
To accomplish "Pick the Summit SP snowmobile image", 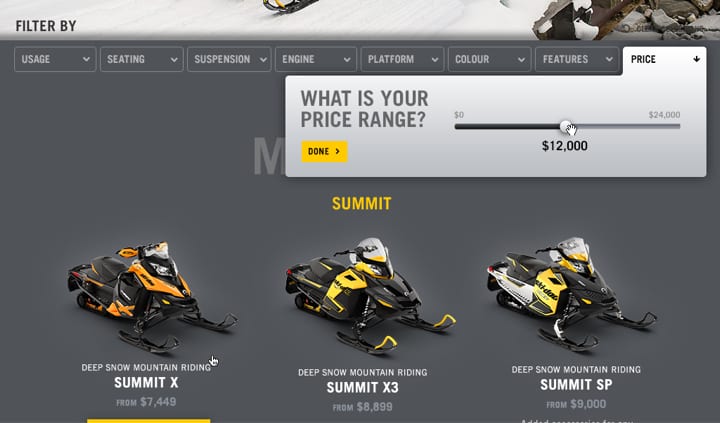I will [x=572, y=290].
